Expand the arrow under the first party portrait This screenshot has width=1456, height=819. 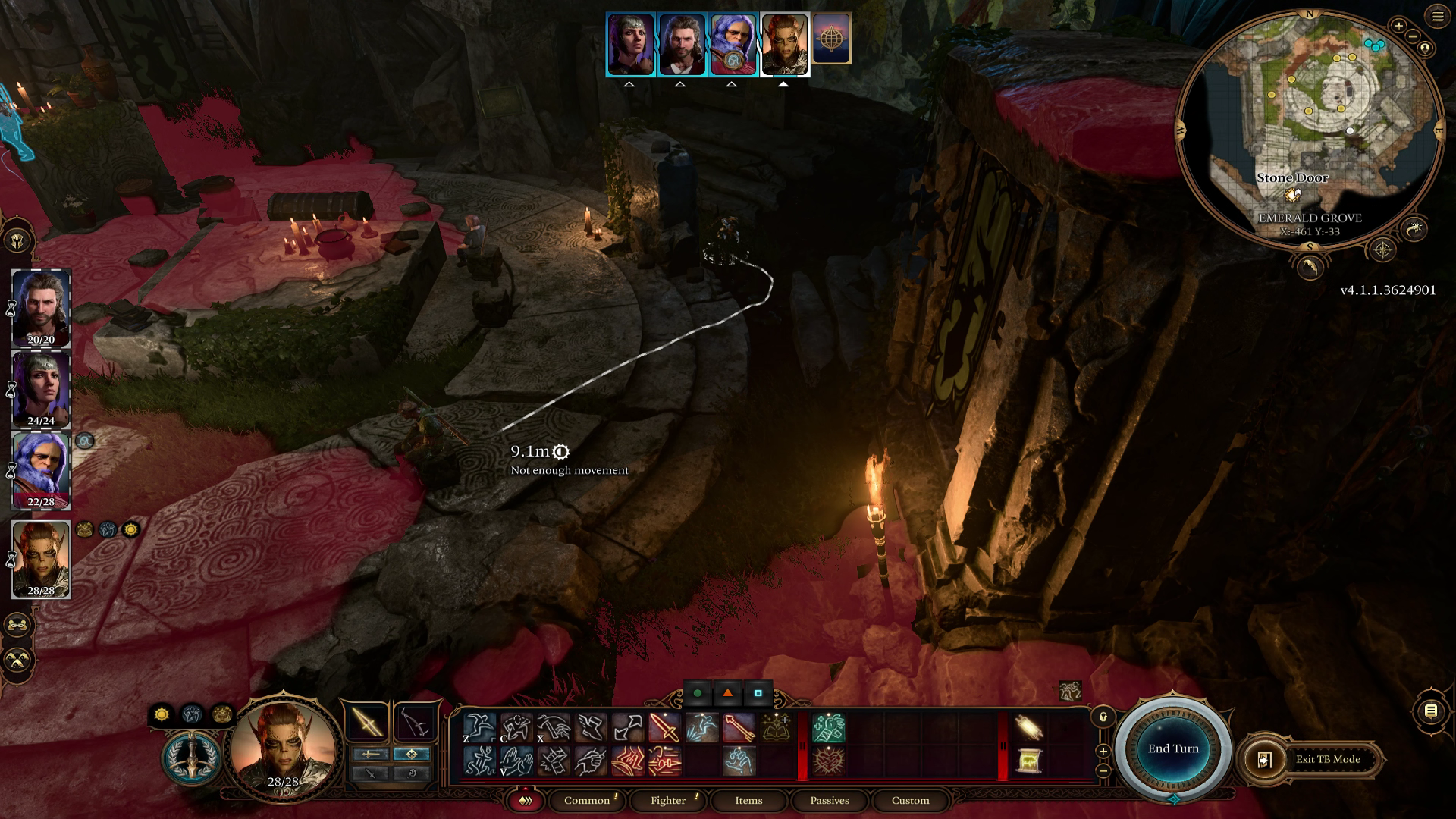pos(629,85)
